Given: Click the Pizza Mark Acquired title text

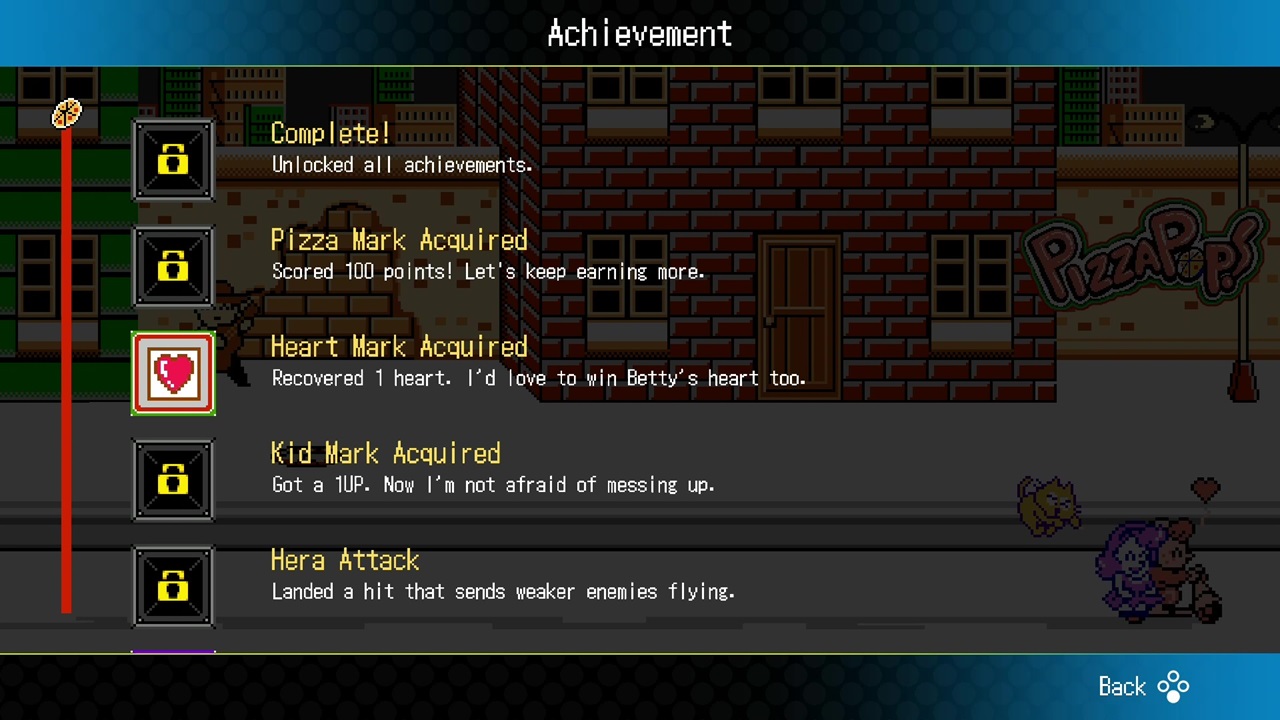Looking at the screenshot, I should [399, 239].
